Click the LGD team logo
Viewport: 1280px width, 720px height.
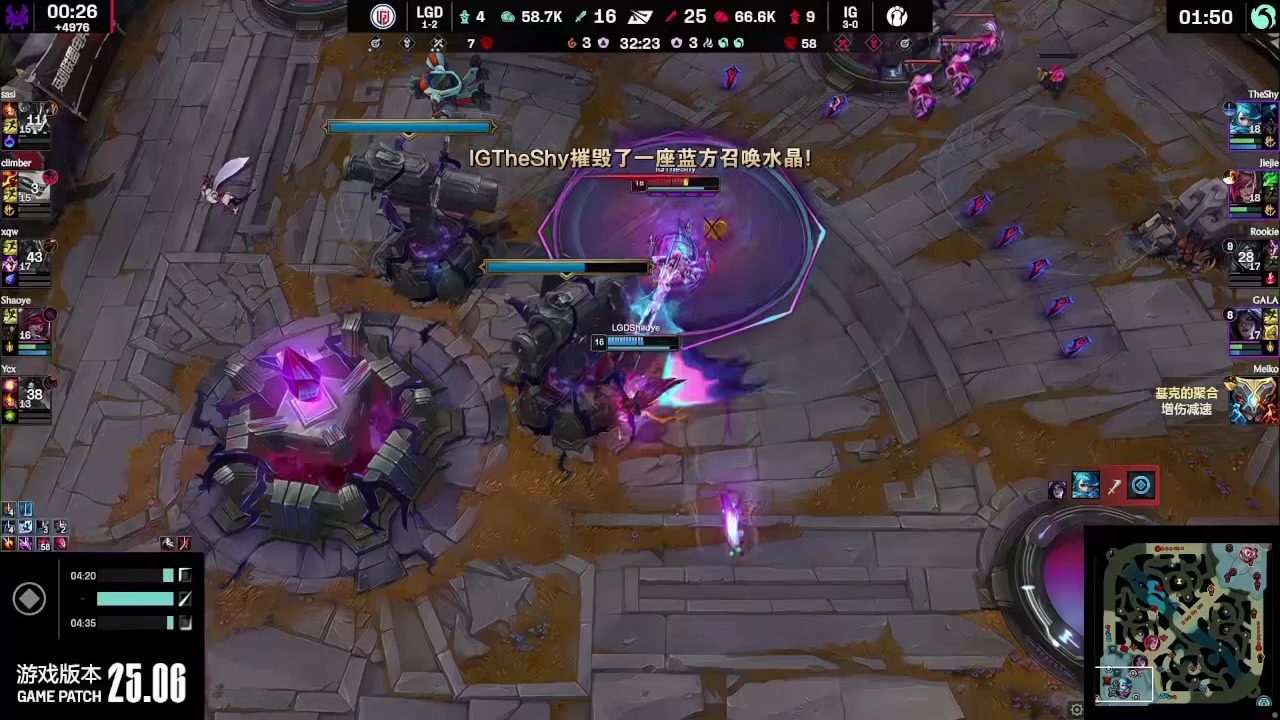click(382, 17)
